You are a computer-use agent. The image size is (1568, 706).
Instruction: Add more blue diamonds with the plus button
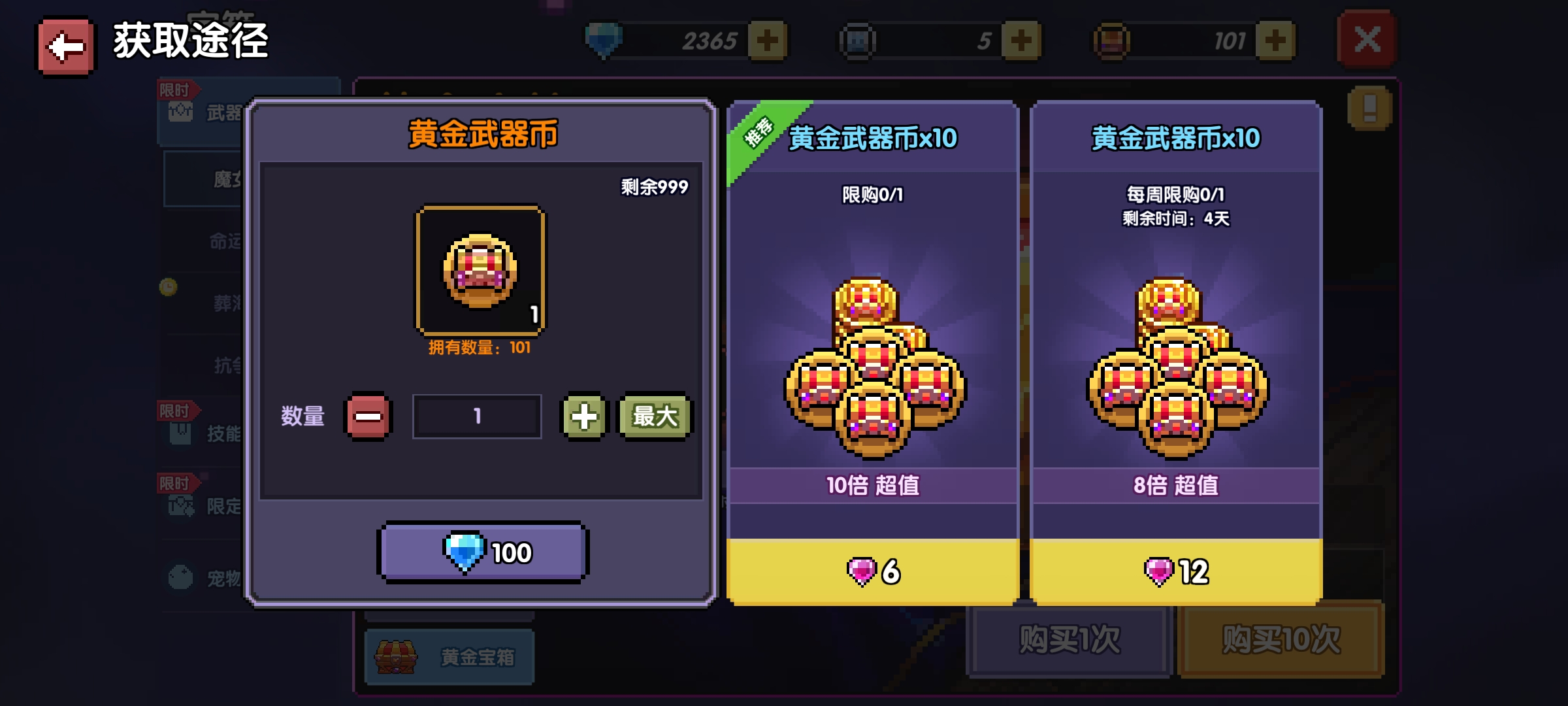(x=767, y=41)
